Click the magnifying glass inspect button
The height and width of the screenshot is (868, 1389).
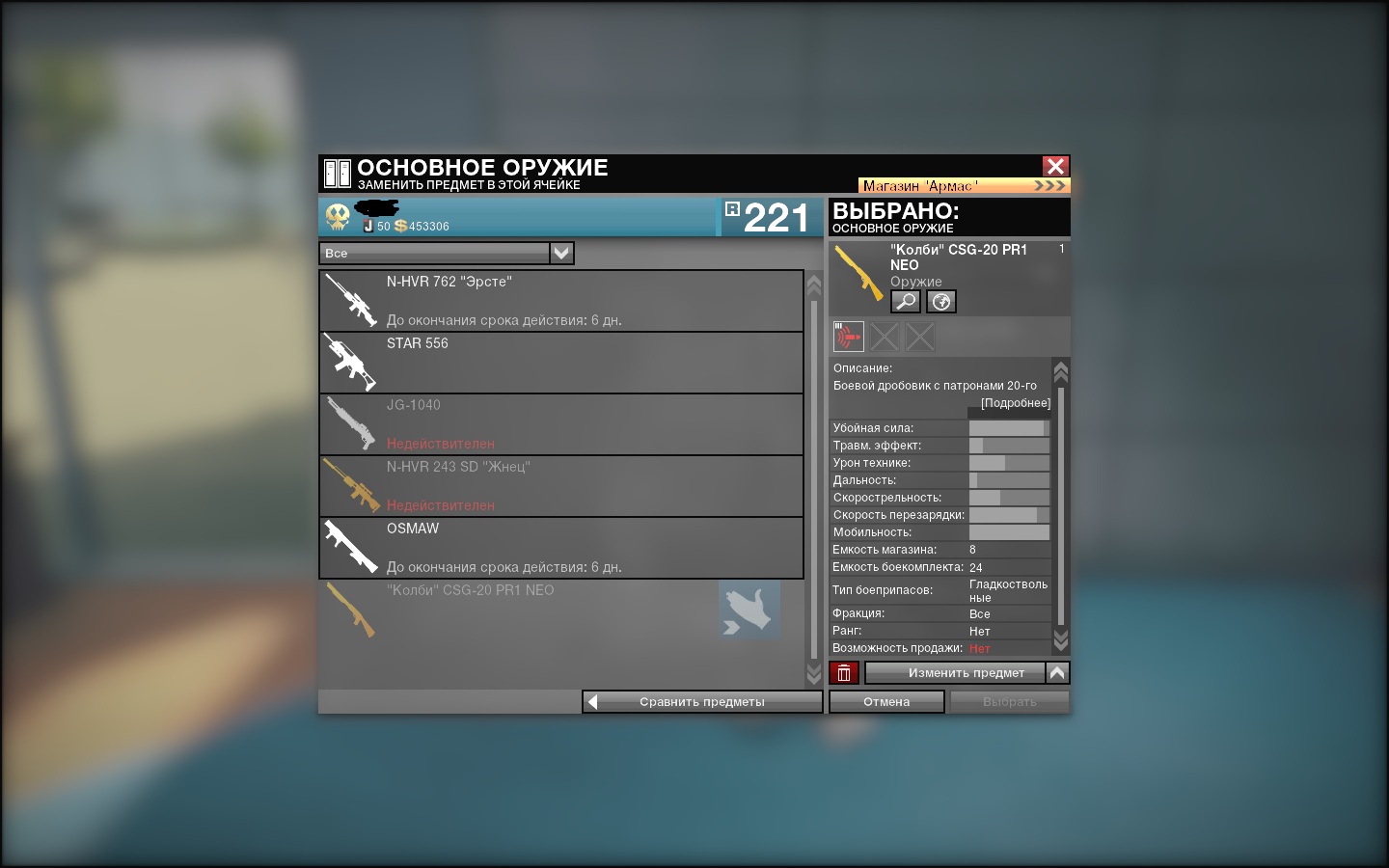pos(905,302)
